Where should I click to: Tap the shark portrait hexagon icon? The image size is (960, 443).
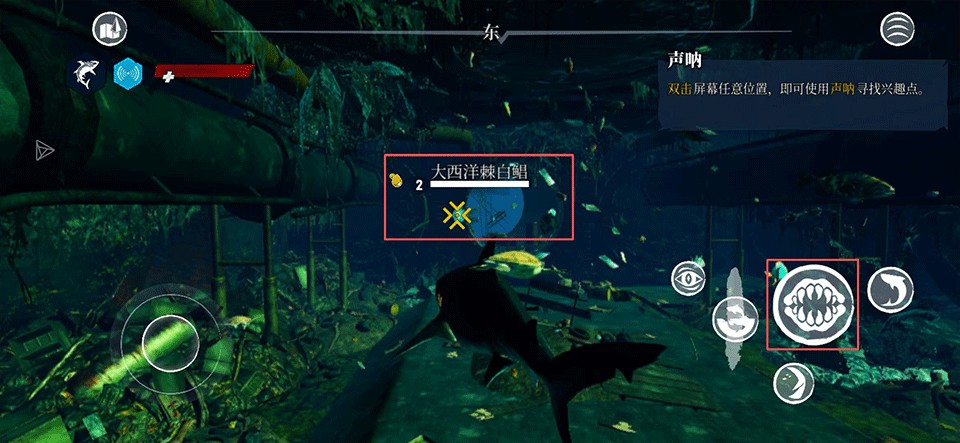85,74
